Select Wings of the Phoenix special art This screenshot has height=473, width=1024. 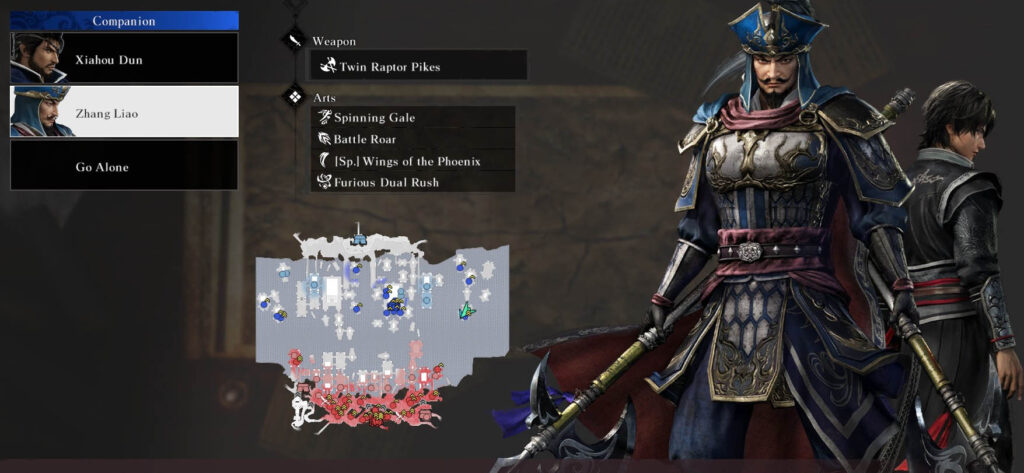point(413,161)
